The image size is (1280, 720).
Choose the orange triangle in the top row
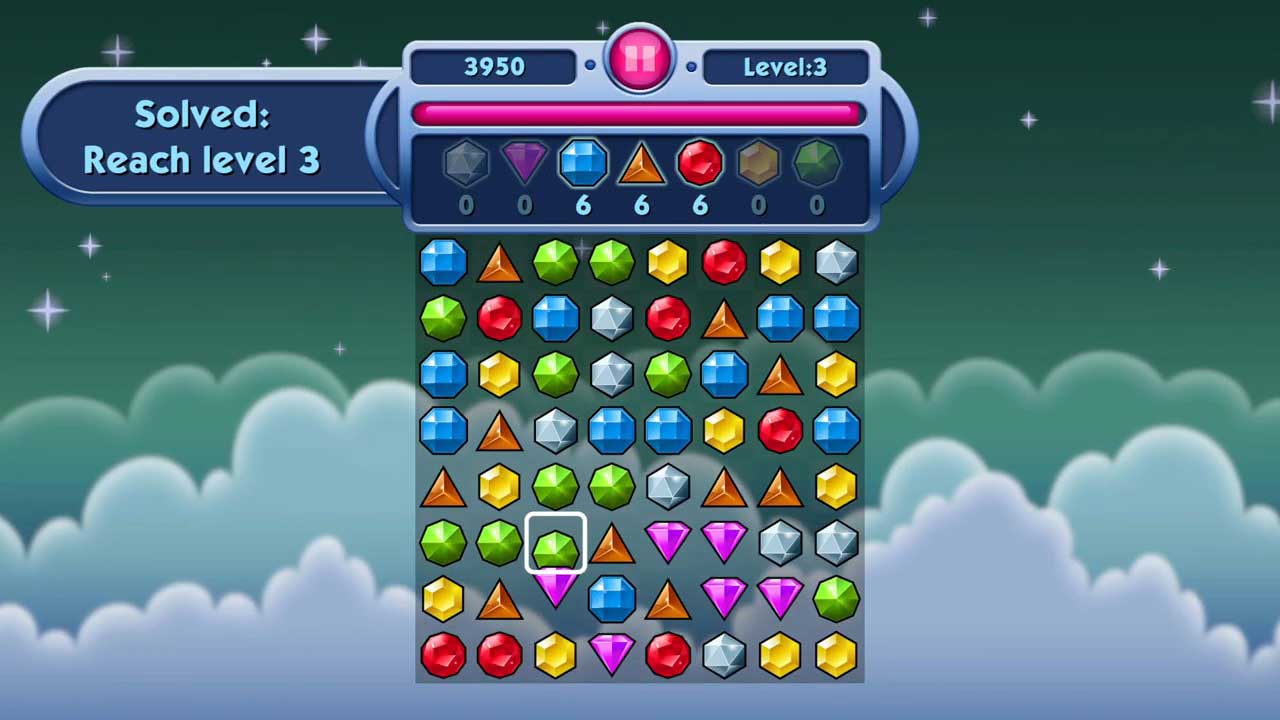coord(499,263)
